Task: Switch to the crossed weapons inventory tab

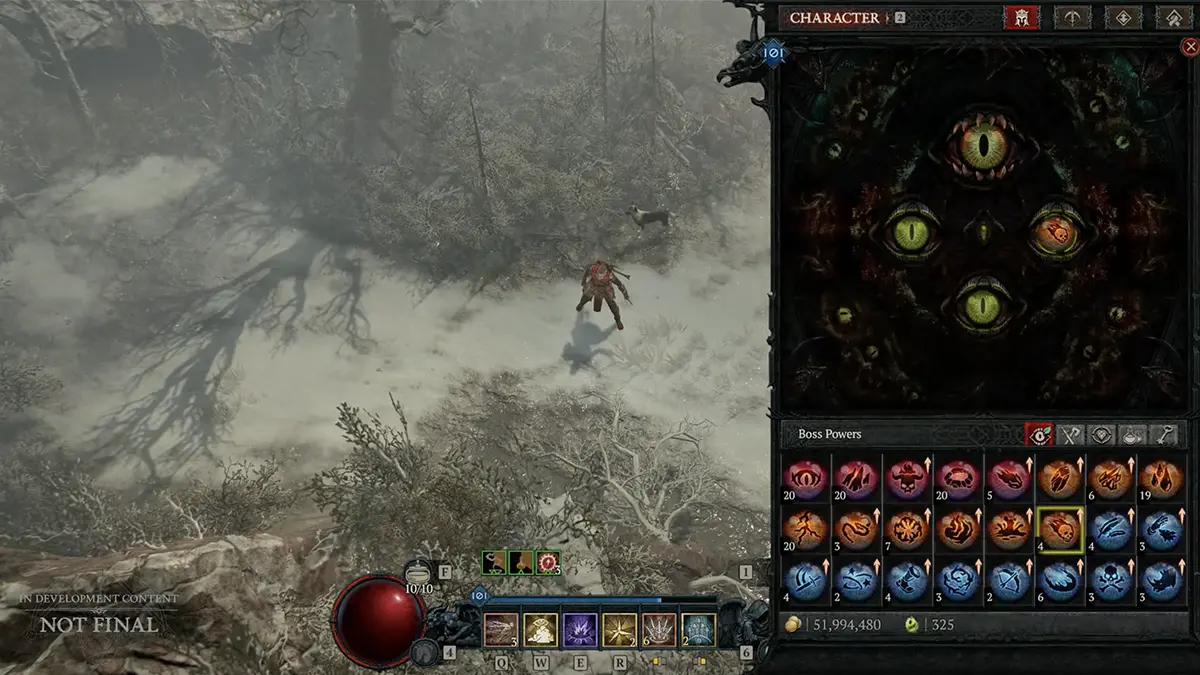Action: tap(1071, 434)
